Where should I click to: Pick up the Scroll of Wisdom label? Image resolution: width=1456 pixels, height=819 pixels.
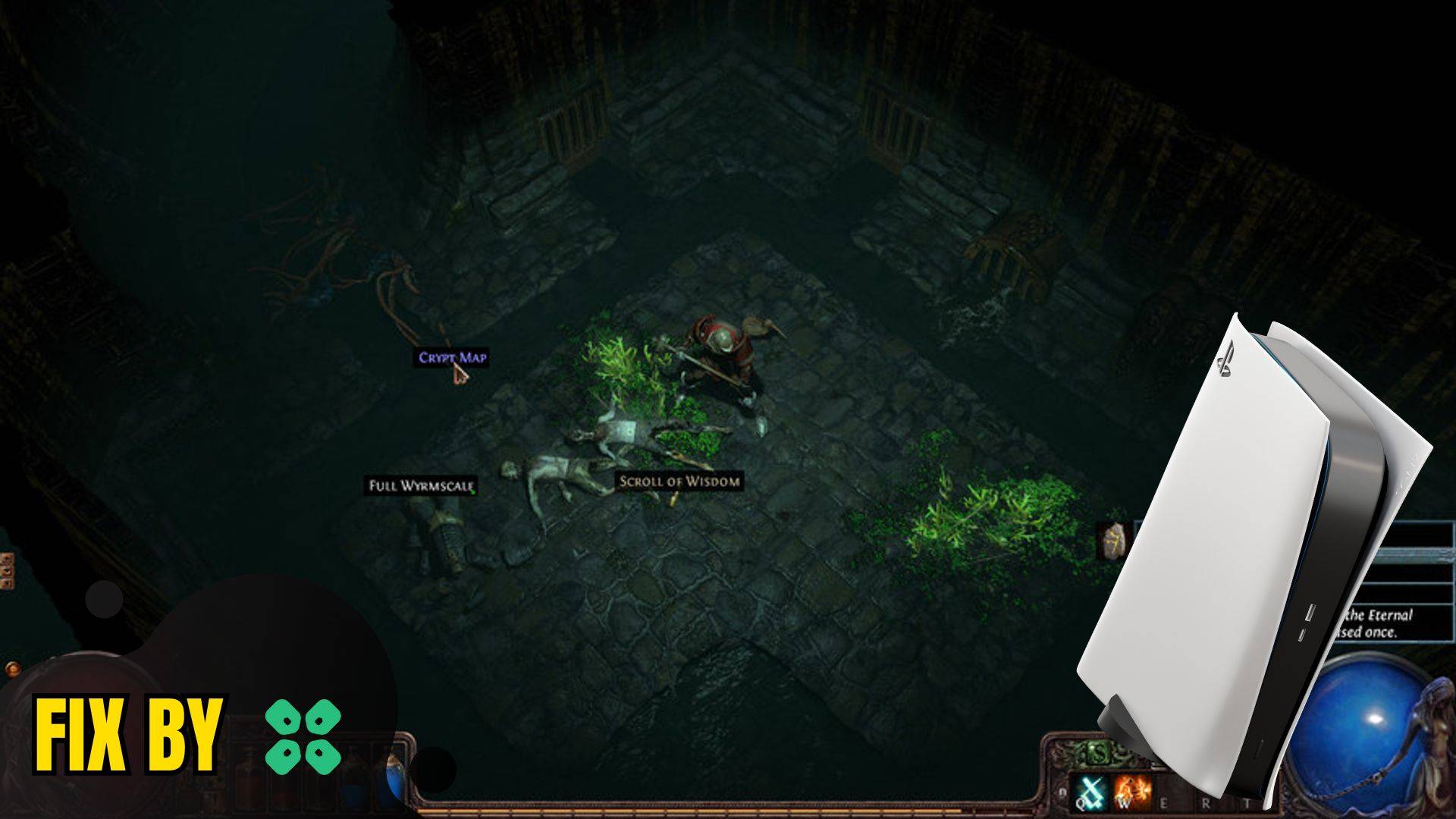click(x=679, y=481)
